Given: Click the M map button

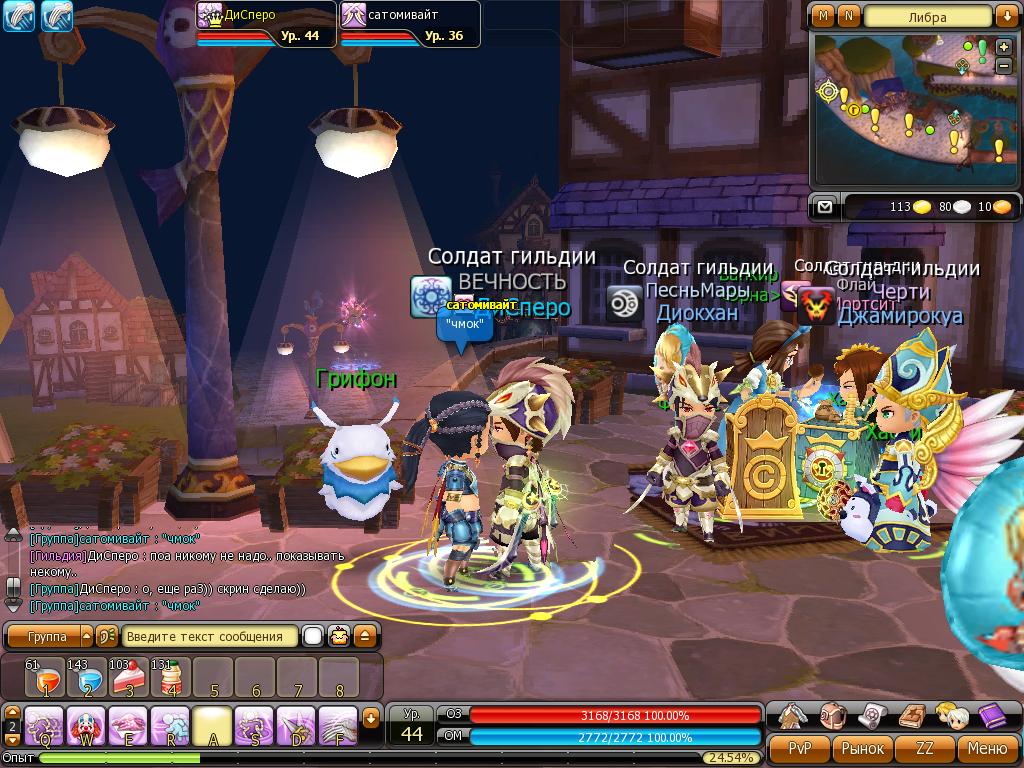Looking at the screenshot, I should tap(823, 16).
